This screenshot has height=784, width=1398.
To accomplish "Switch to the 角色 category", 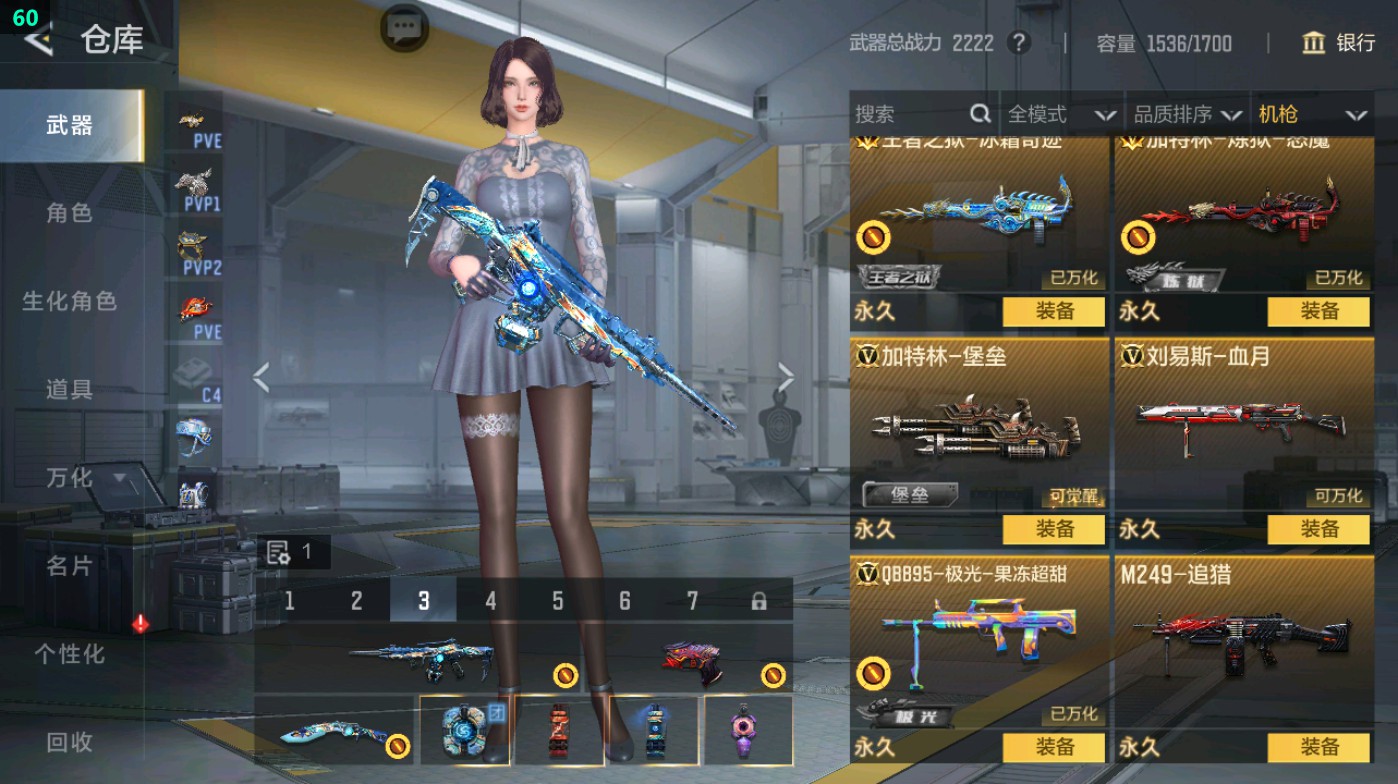I will (x=69, y=213).
